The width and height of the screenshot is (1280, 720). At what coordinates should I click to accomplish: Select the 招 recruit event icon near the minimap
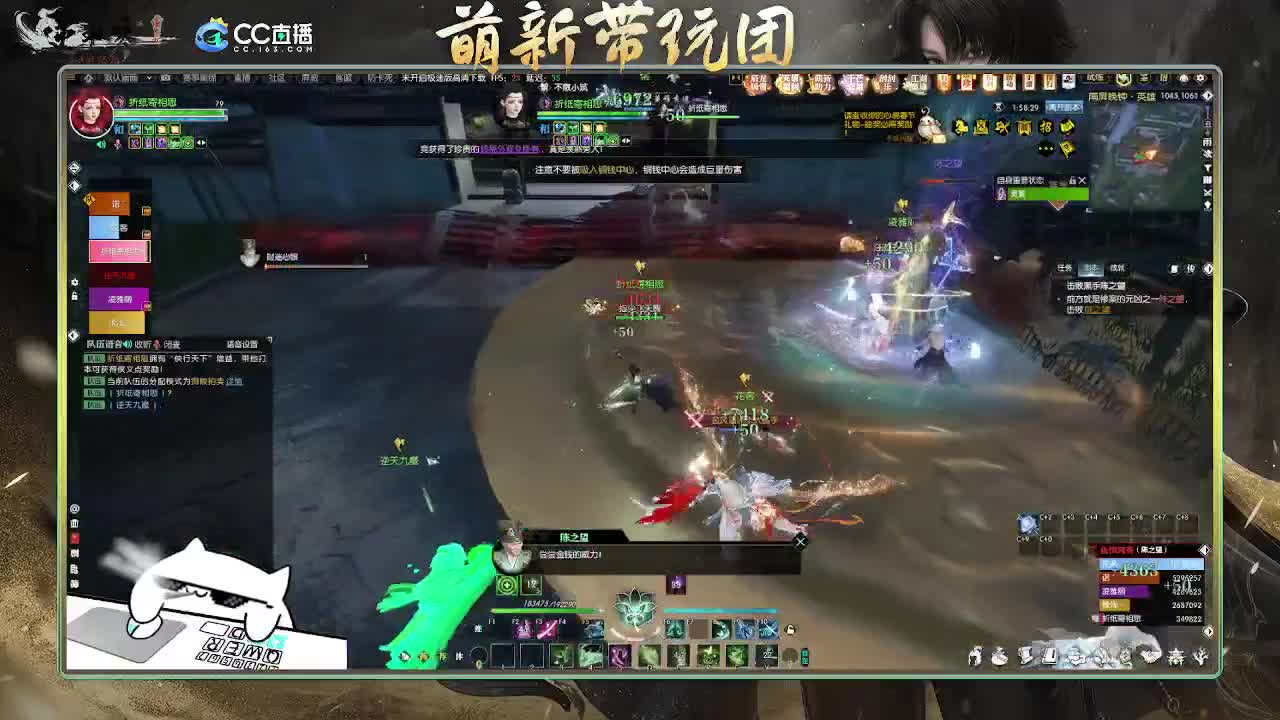pyautogui.click(x=1045, y=128)
